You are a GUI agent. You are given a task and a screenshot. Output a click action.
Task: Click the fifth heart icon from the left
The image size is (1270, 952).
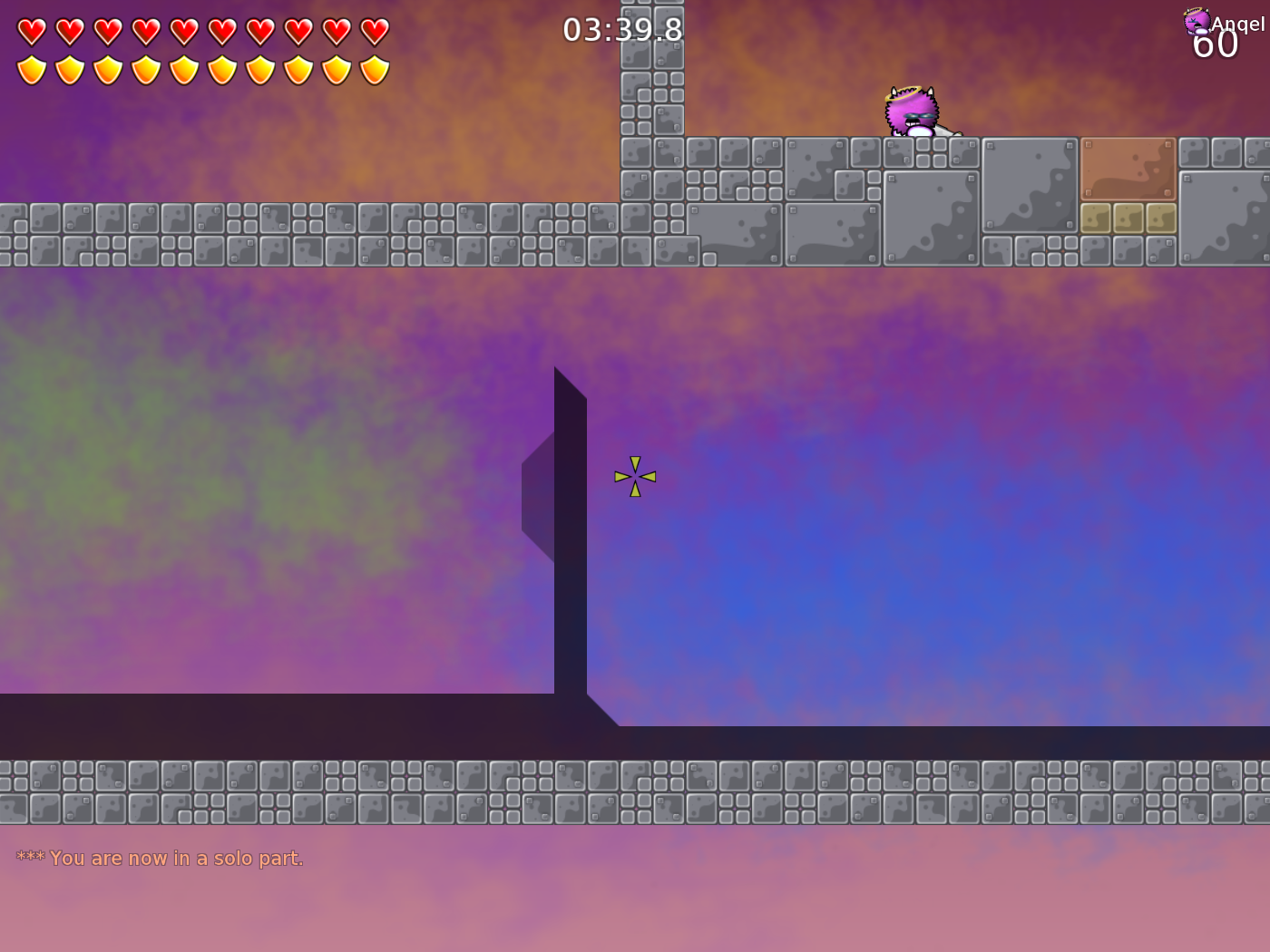[x=183, y=30]
